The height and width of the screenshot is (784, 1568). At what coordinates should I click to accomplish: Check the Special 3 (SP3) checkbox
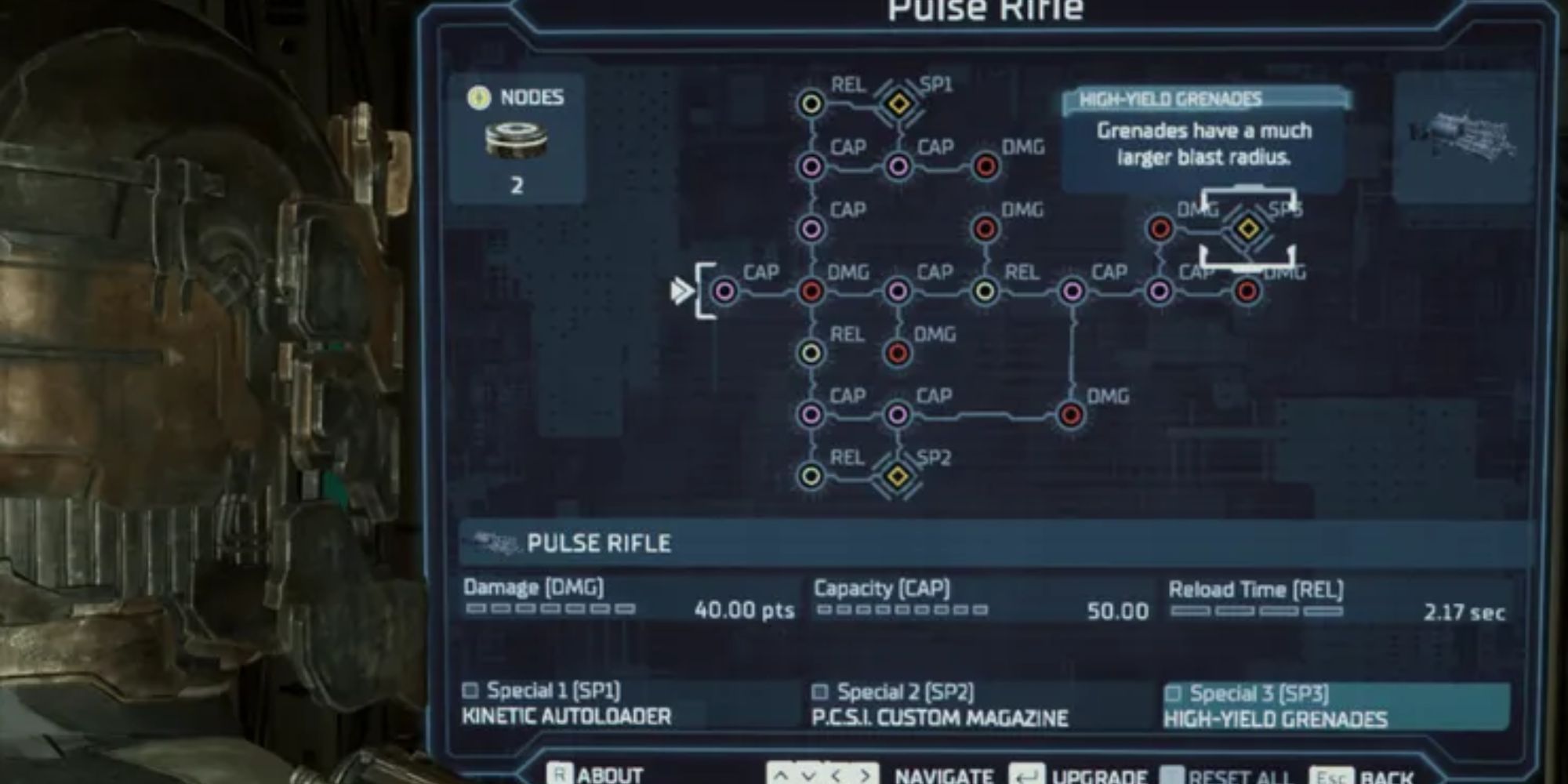click(1172, 691)
